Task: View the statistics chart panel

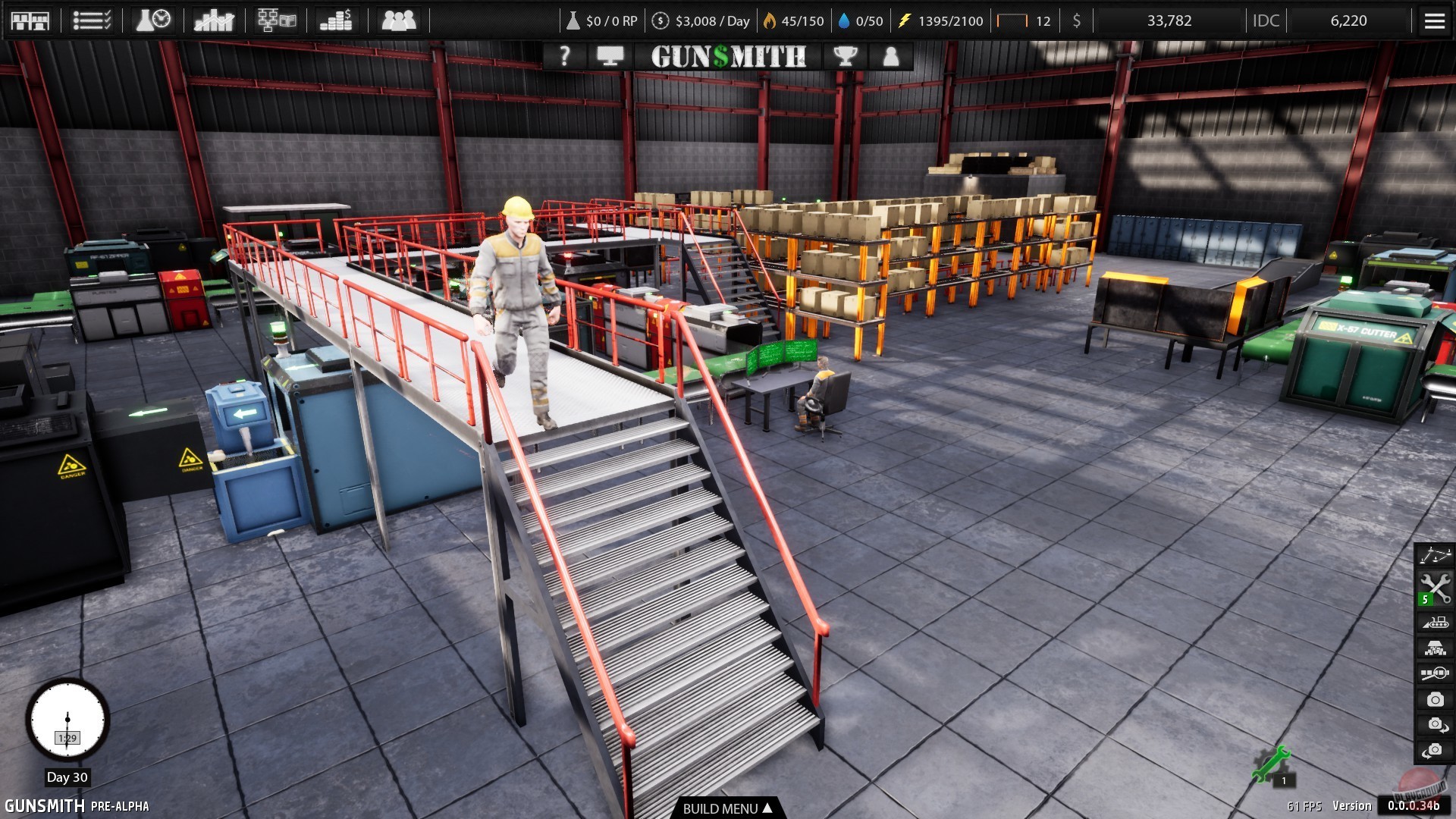Action: (x=214, y=20)
